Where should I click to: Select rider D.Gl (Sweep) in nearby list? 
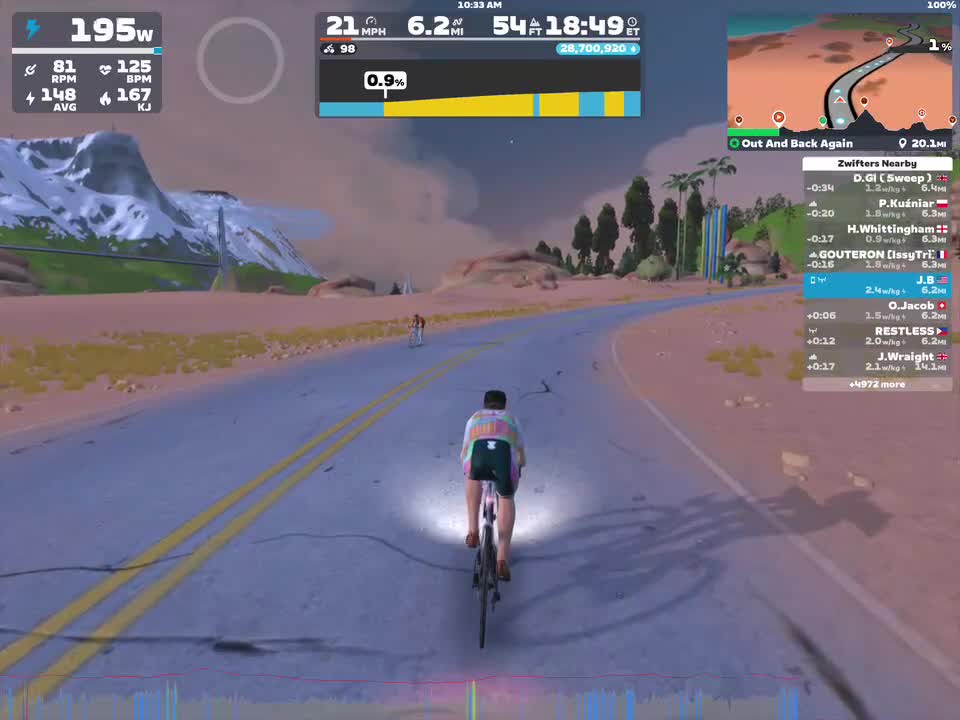coord(876,183)
